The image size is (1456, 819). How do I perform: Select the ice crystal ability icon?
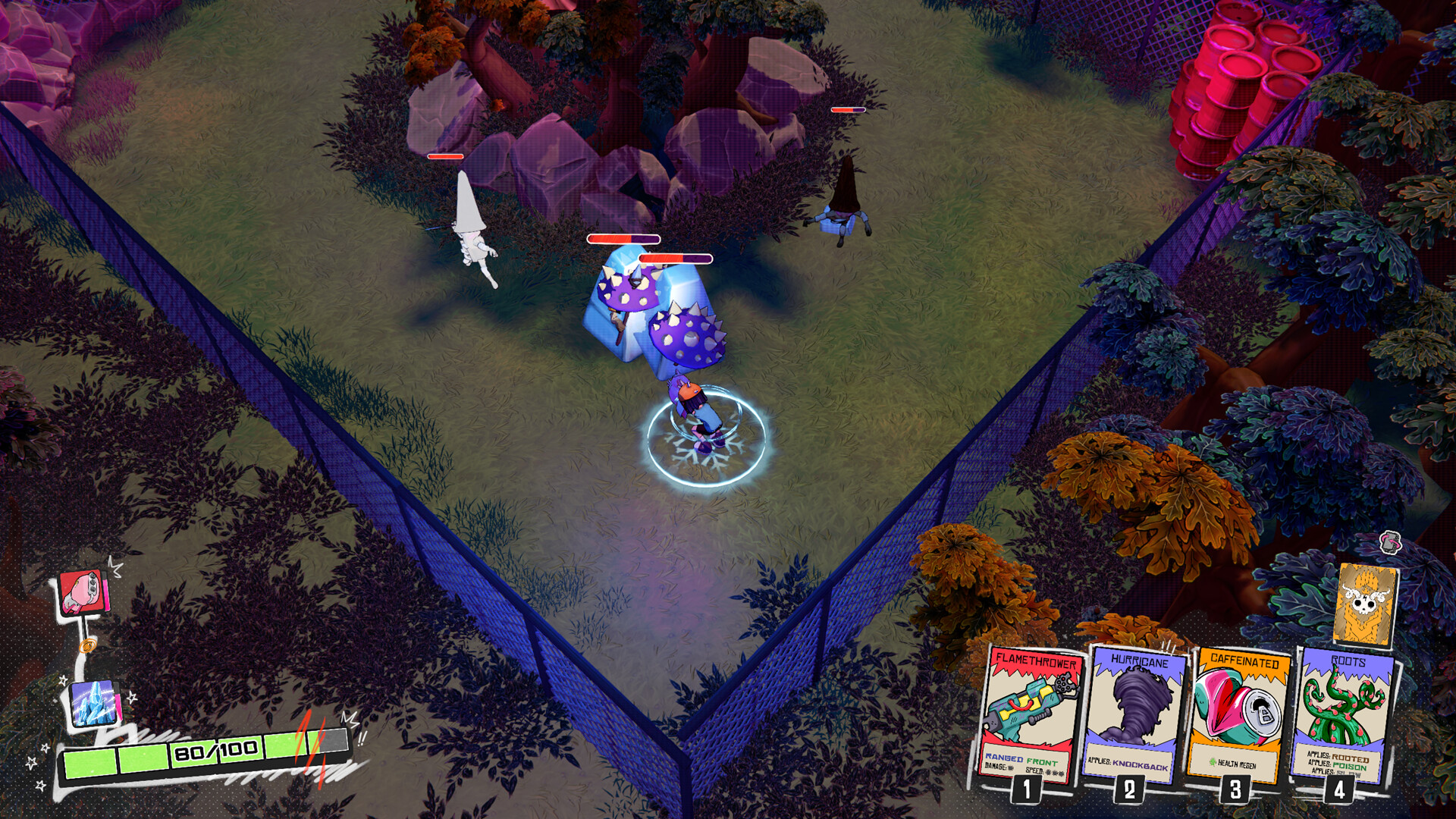click(93, 703)
